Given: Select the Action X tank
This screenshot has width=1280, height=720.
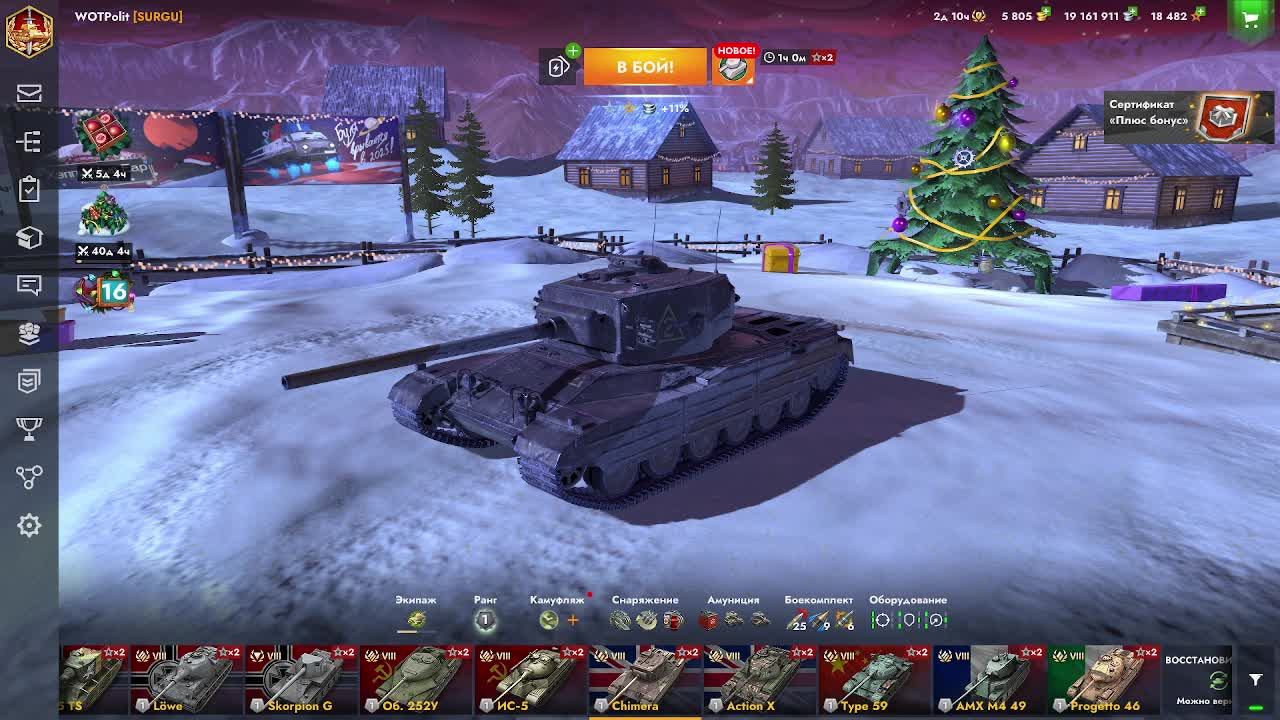Looking at the screenshot, I should 759,679.
